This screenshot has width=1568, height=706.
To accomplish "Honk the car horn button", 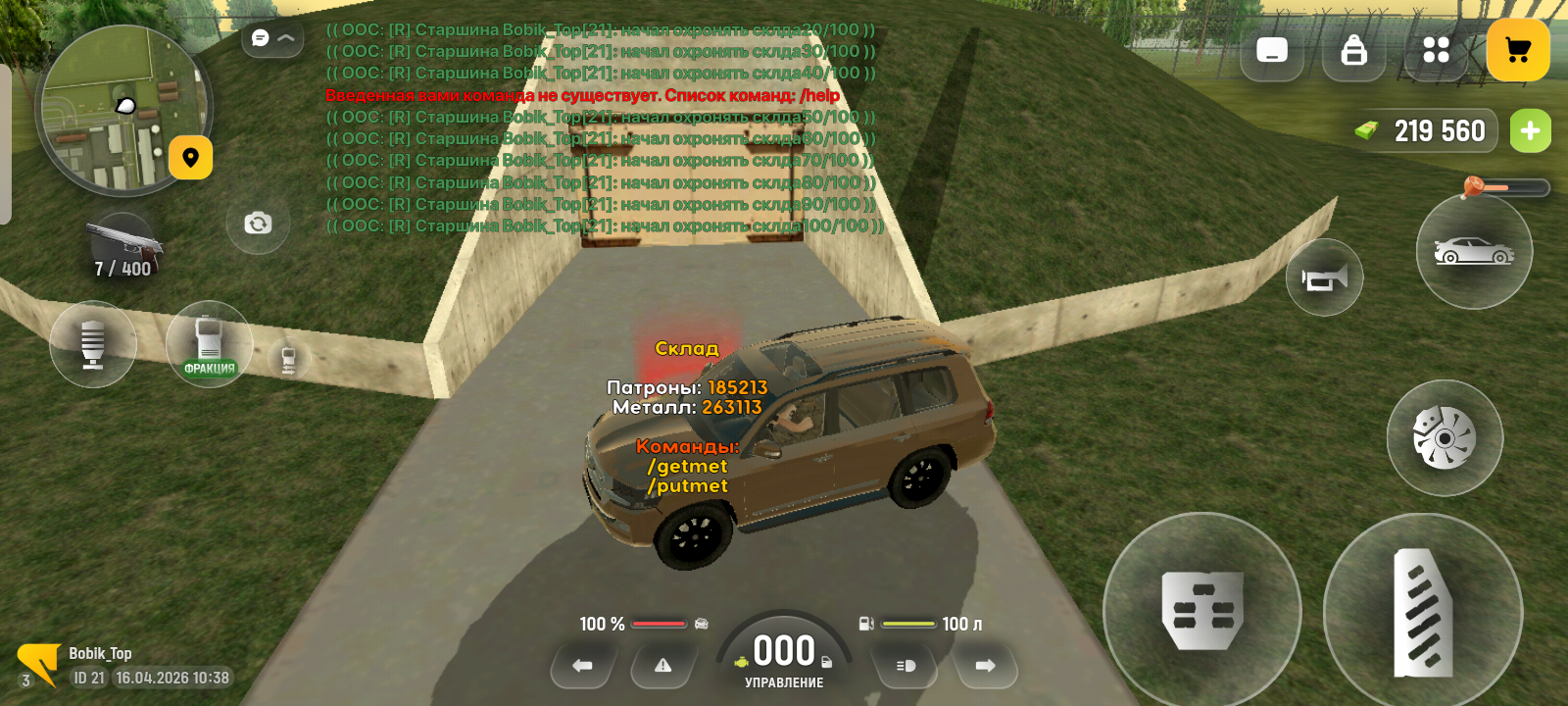I will pos(1324,278).
